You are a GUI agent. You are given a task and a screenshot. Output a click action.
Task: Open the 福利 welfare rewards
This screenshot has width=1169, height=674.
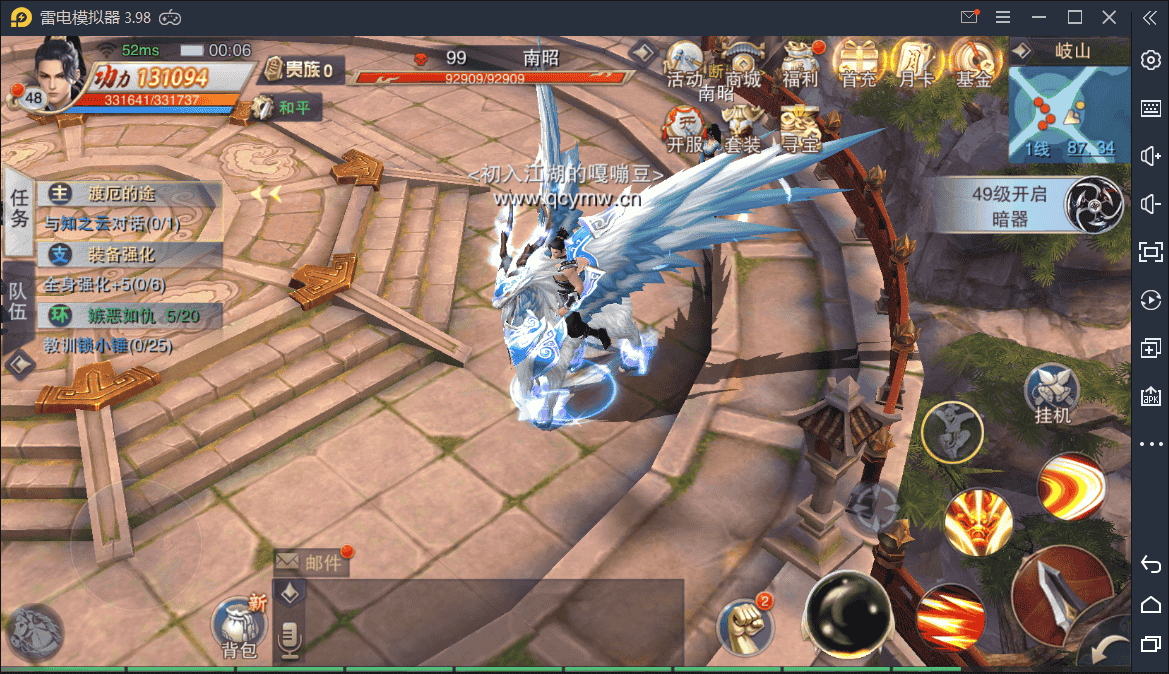click(801, 64)
